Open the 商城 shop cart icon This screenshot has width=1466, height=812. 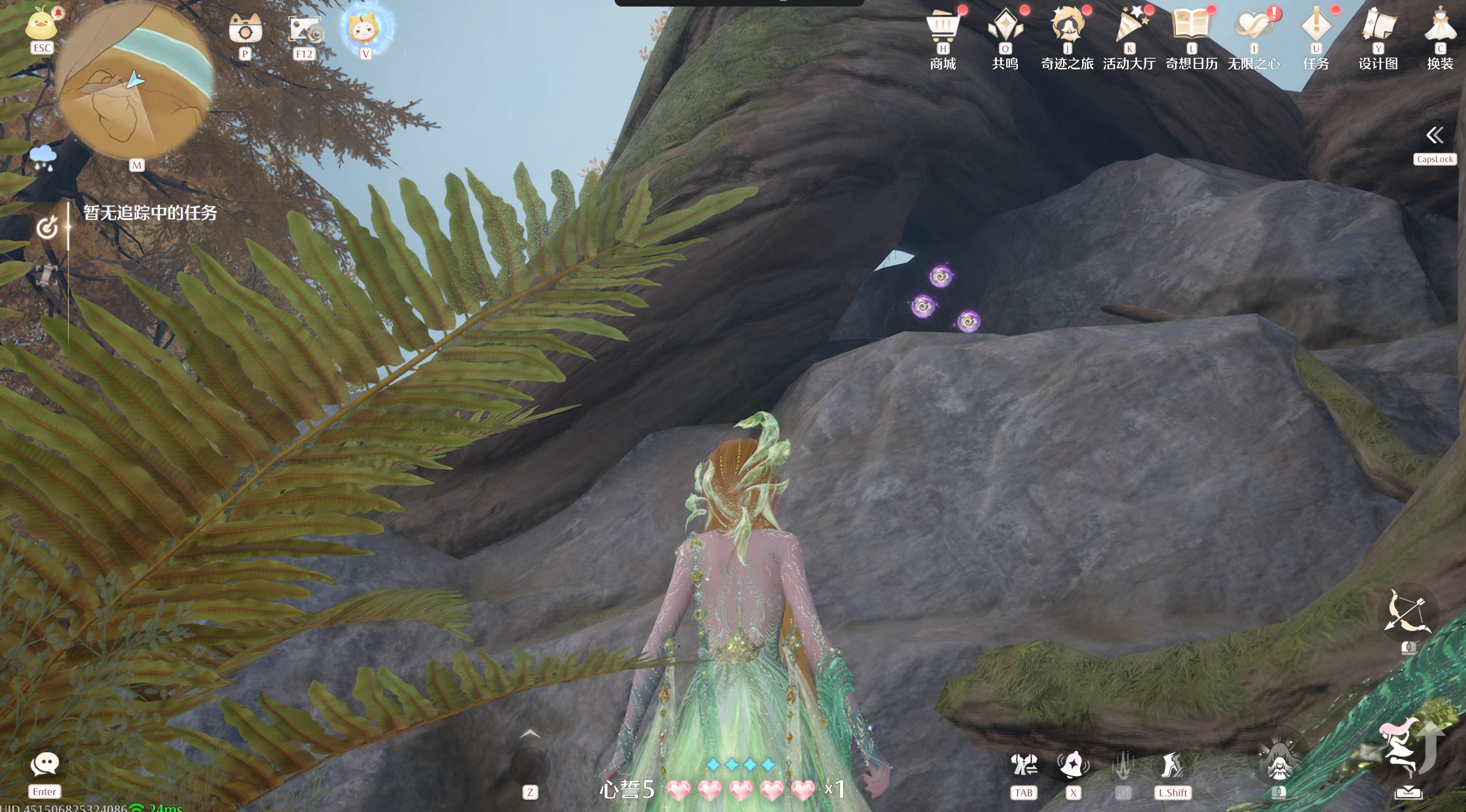click(942, 27)
